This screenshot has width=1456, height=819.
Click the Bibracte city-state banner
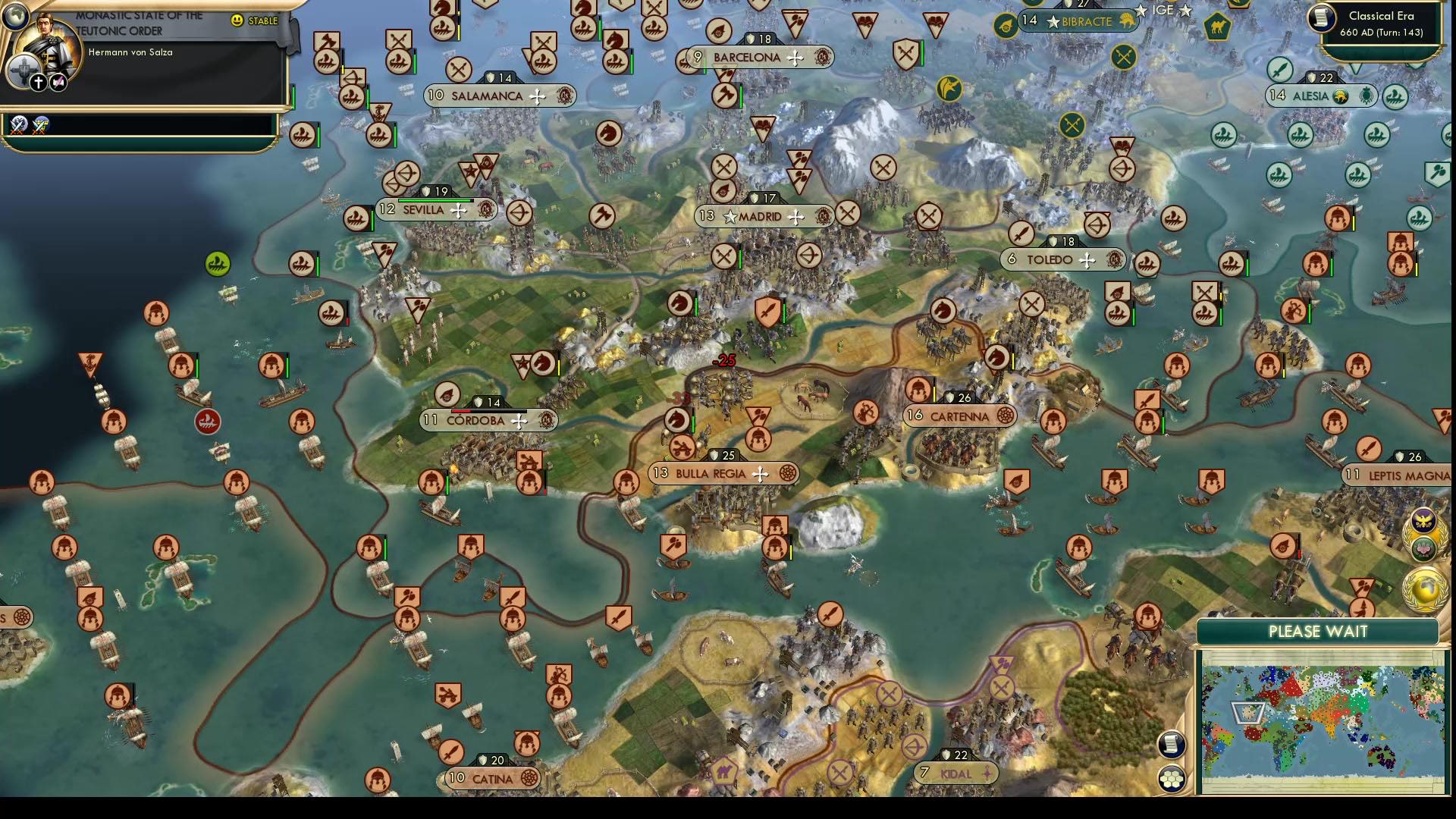(x=1080, y=22)
